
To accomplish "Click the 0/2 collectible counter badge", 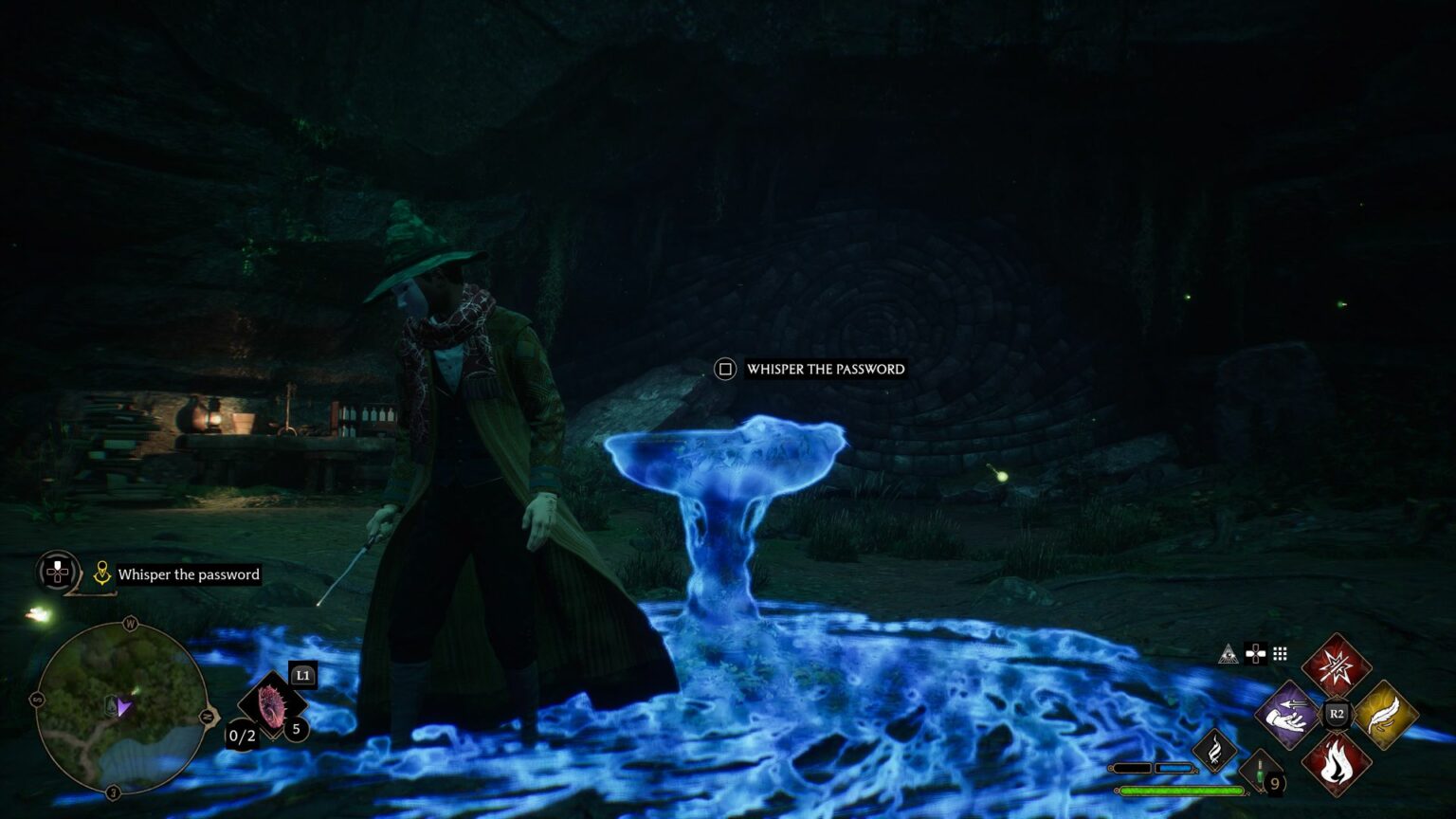I will point(242,736).
